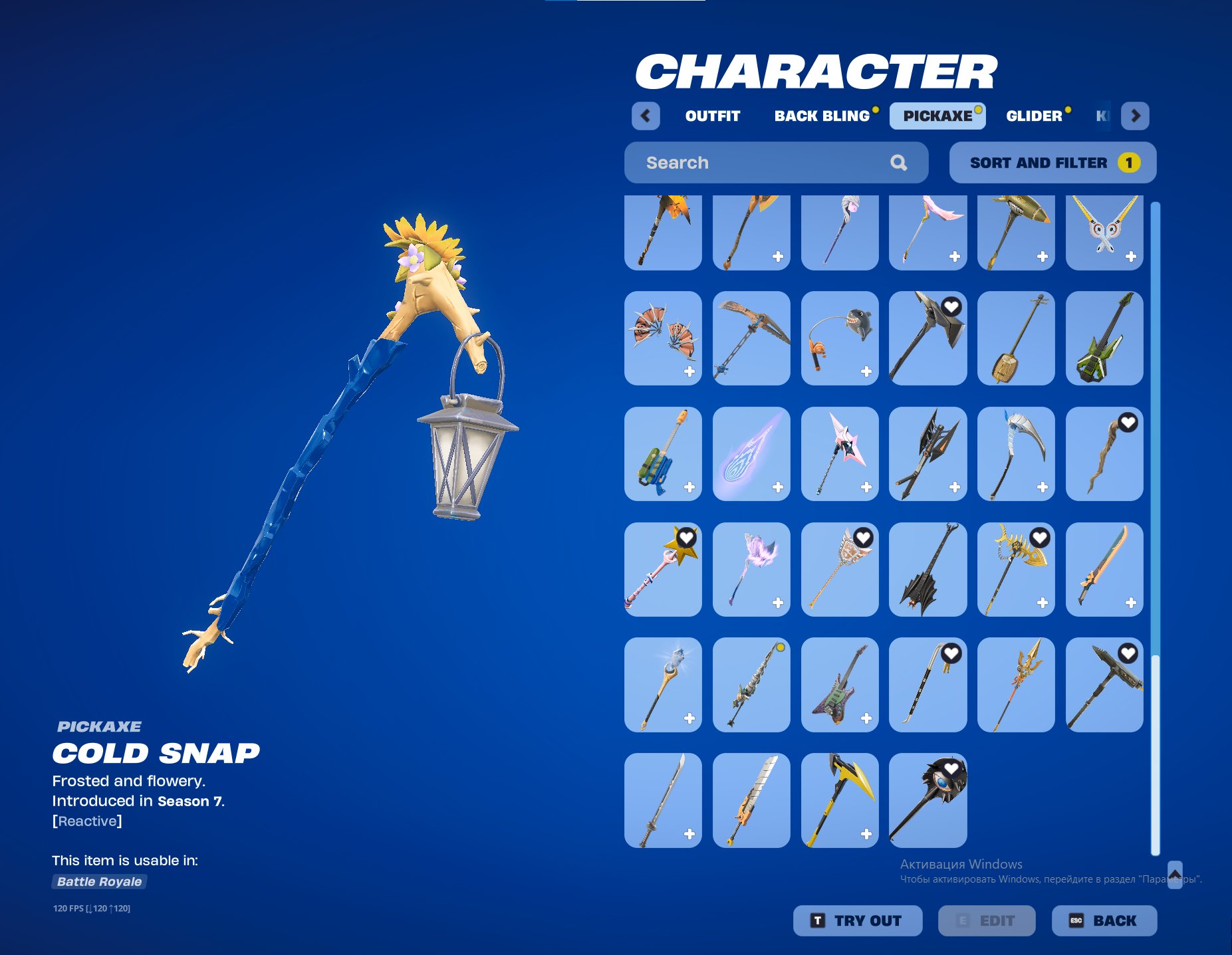Toggle the heart on the twisted wooden wand
The width and height of the screenshot is (1232, 955).
[x=1127, y=421]
